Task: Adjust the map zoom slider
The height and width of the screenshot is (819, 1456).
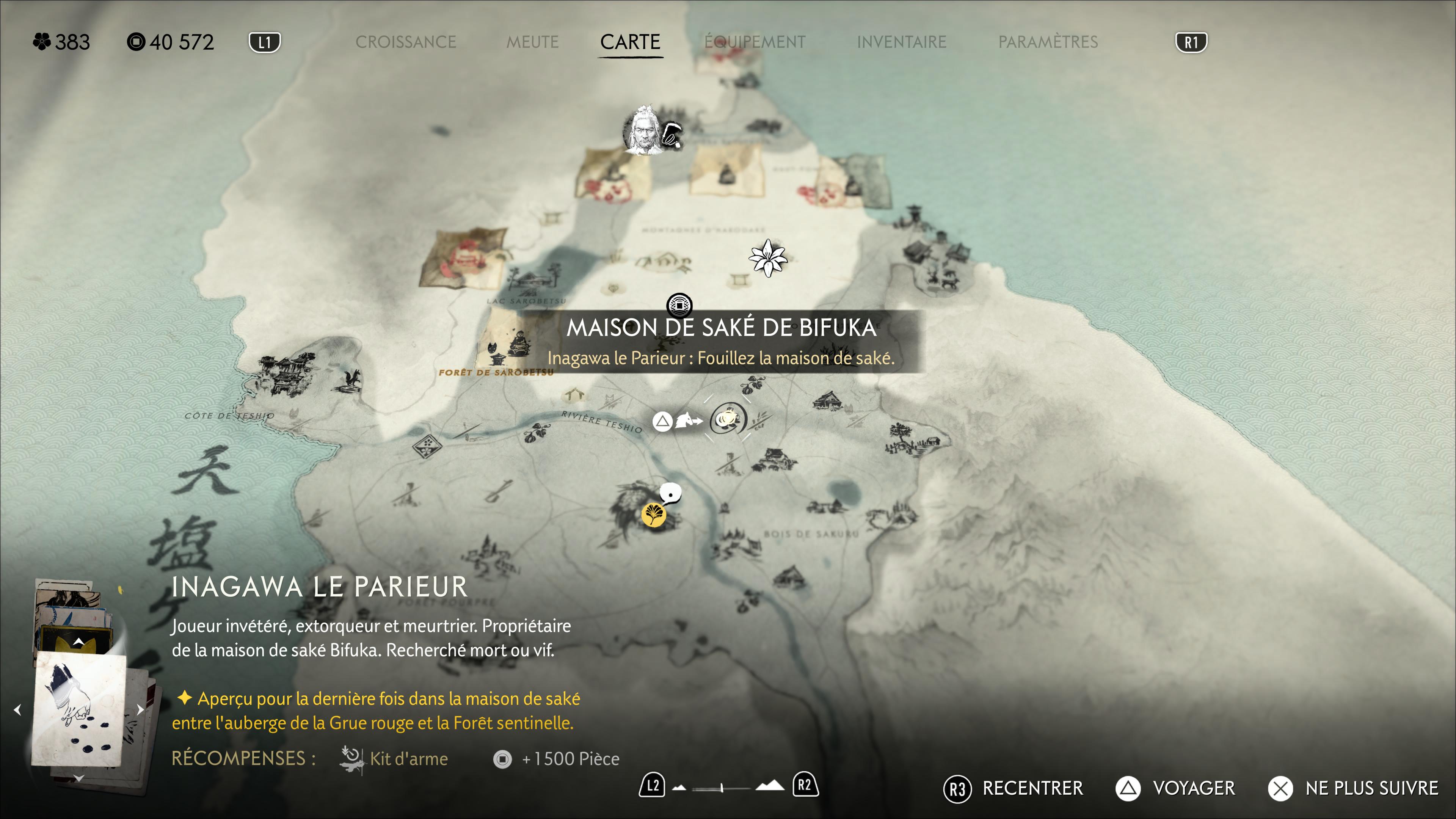Action: click(x=722, y=788)
